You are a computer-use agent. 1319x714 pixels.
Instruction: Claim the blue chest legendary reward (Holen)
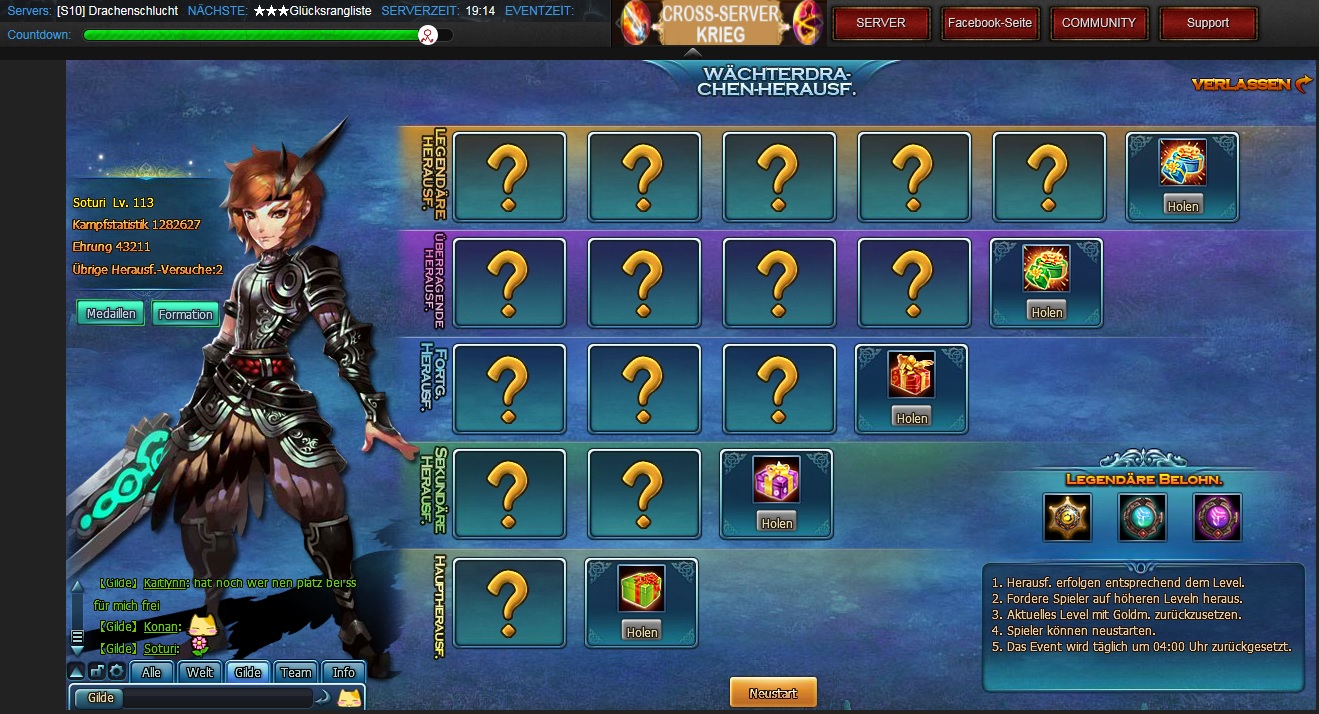click(1182, 206)
